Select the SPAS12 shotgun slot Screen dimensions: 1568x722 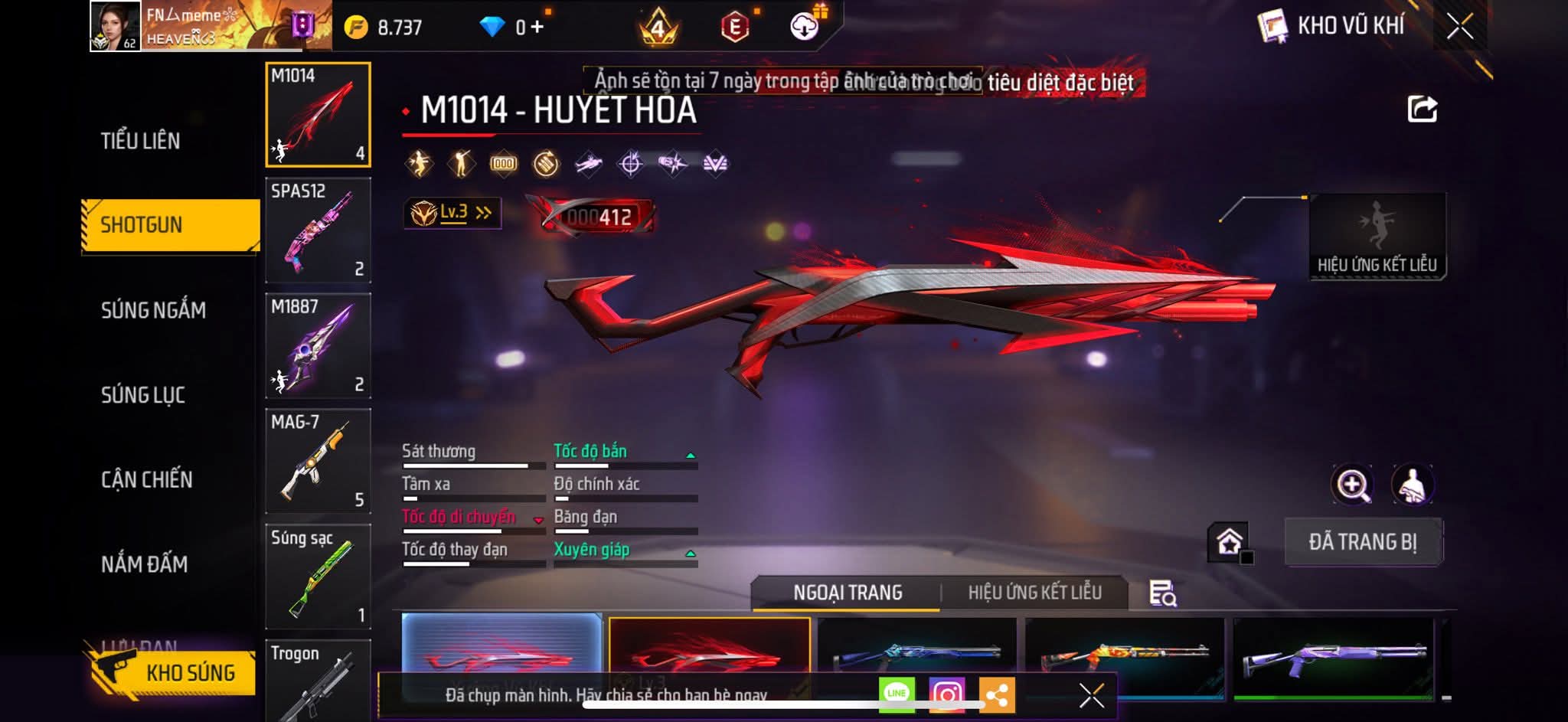click(318, 230)
